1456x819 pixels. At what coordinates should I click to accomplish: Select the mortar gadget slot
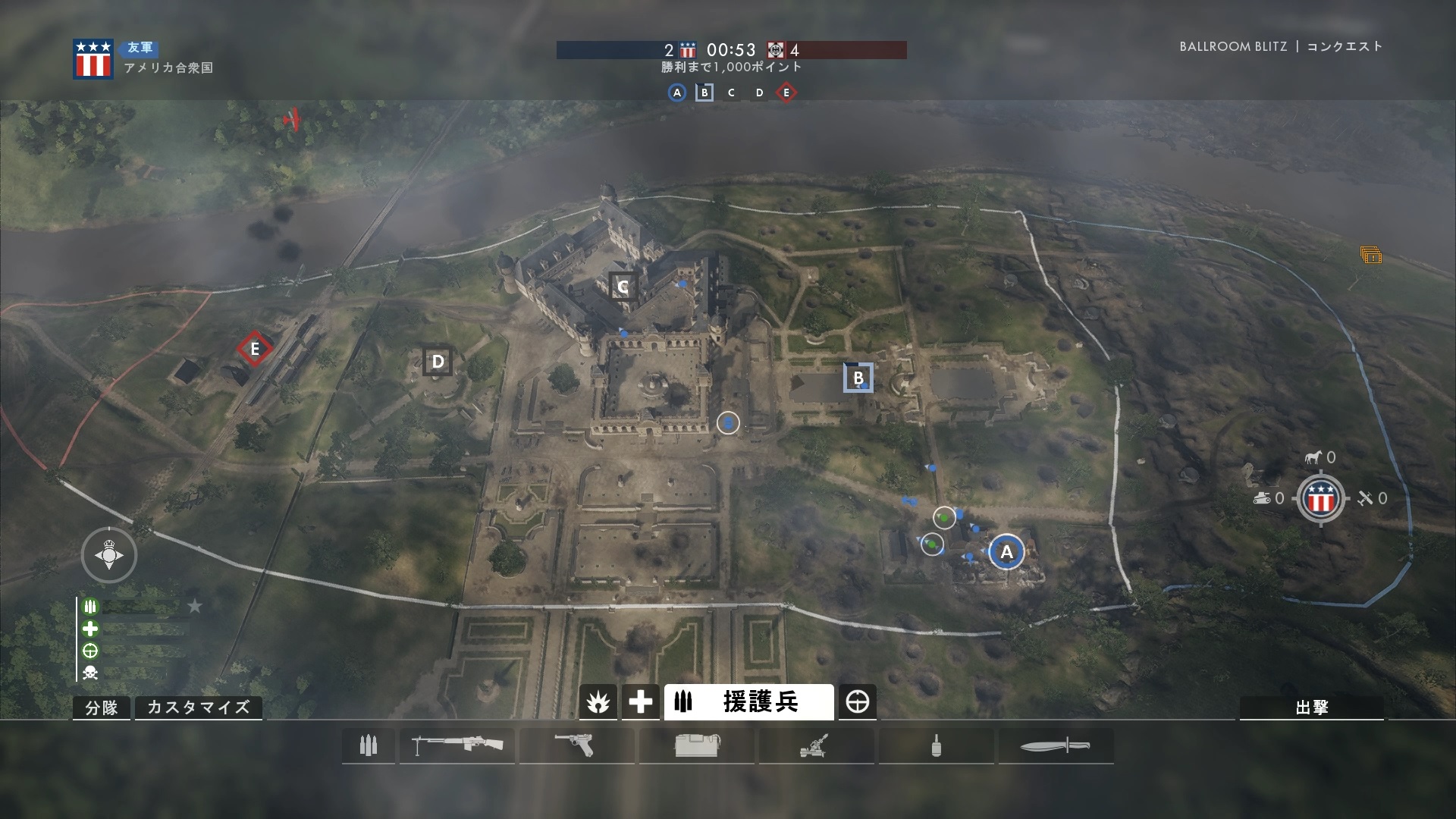pyautogui.click(x=816, y=746)
